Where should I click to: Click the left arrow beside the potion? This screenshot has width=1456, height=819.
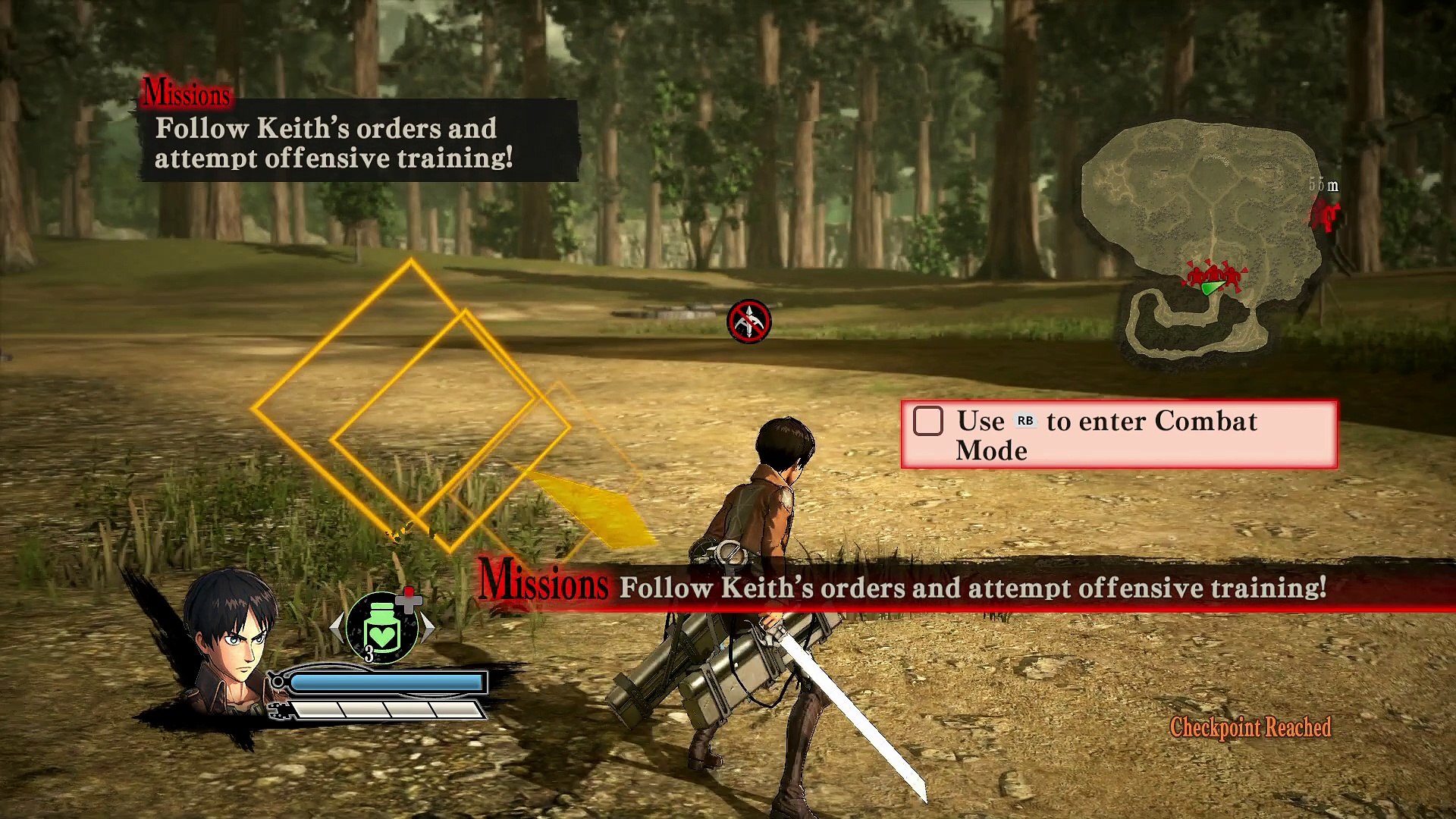[x=337, y=627]
